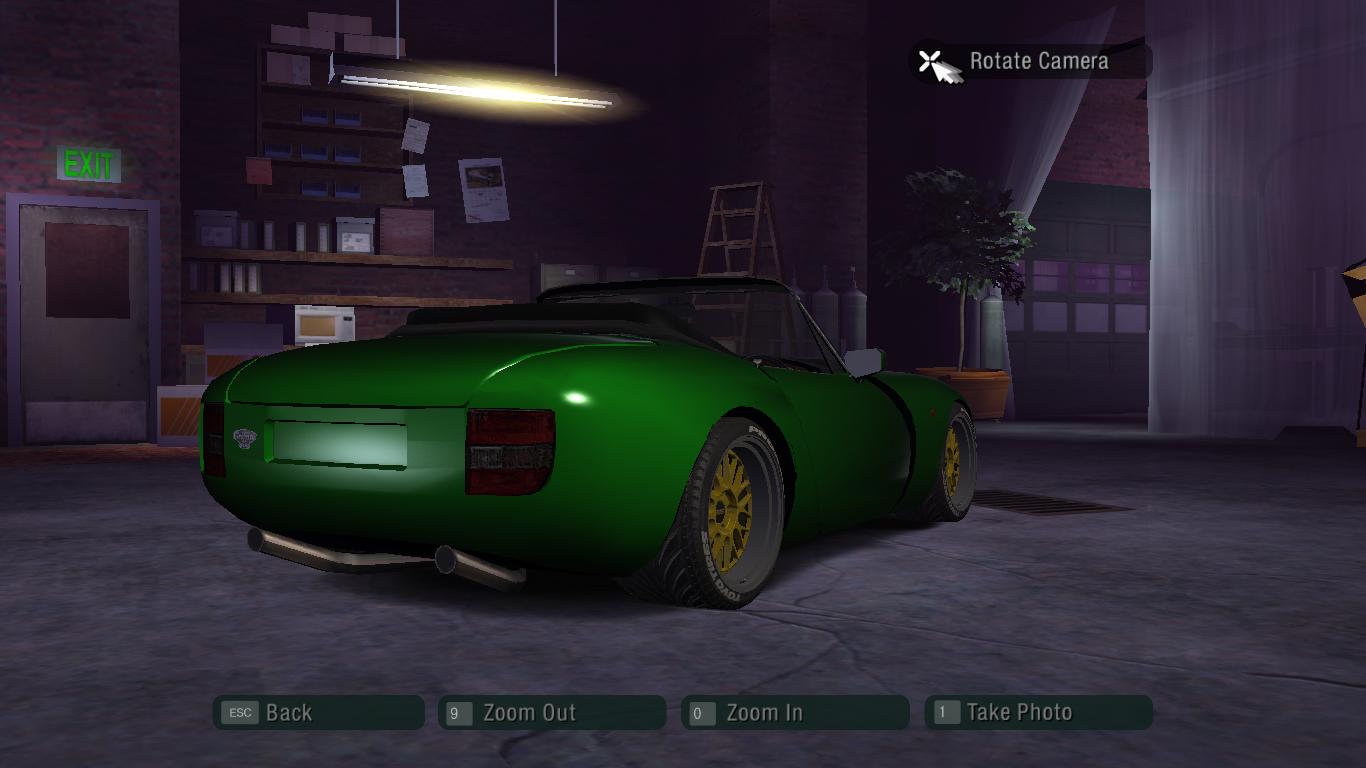Zoom In on the car
This screenshot has height=768, width=1366.
(795, 713)
